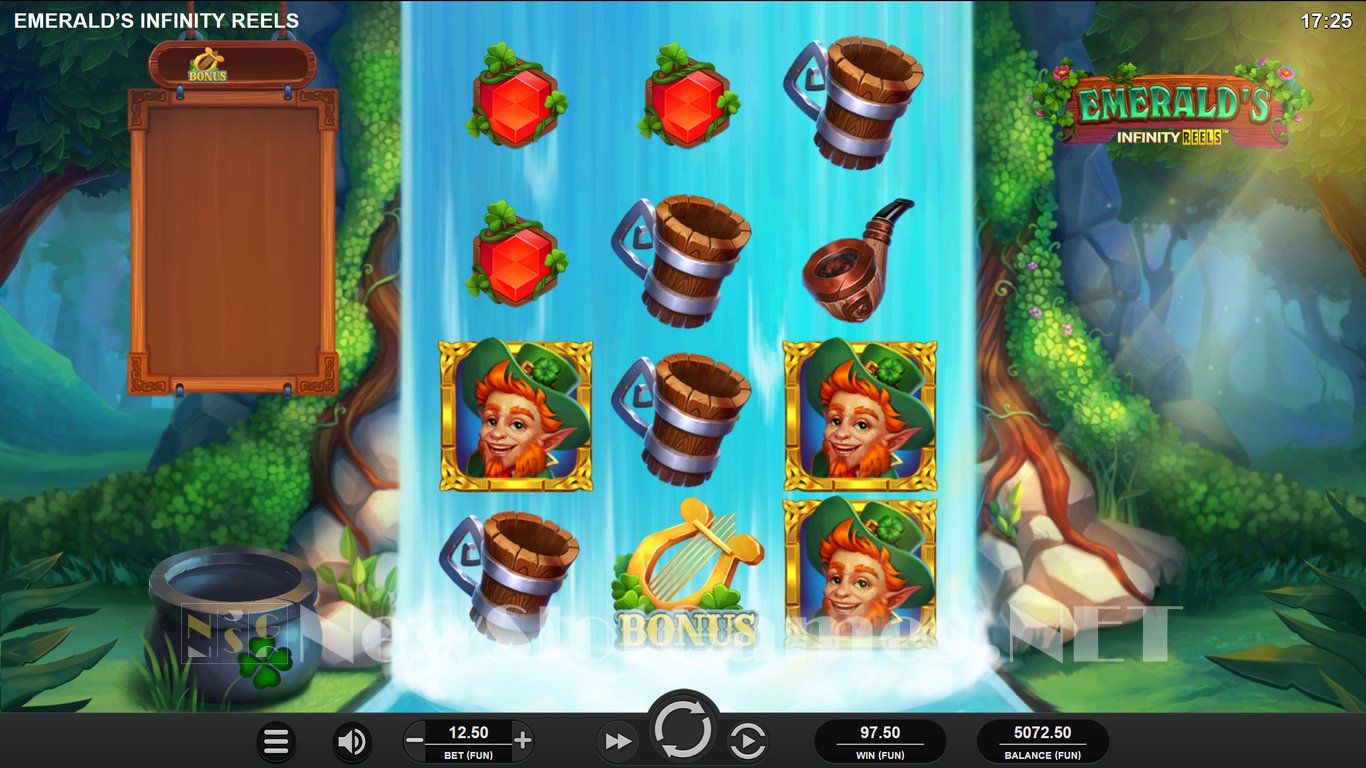Decrease the bet with the minus button
This screenshot has height=768, width=1366.
[414, 741]
